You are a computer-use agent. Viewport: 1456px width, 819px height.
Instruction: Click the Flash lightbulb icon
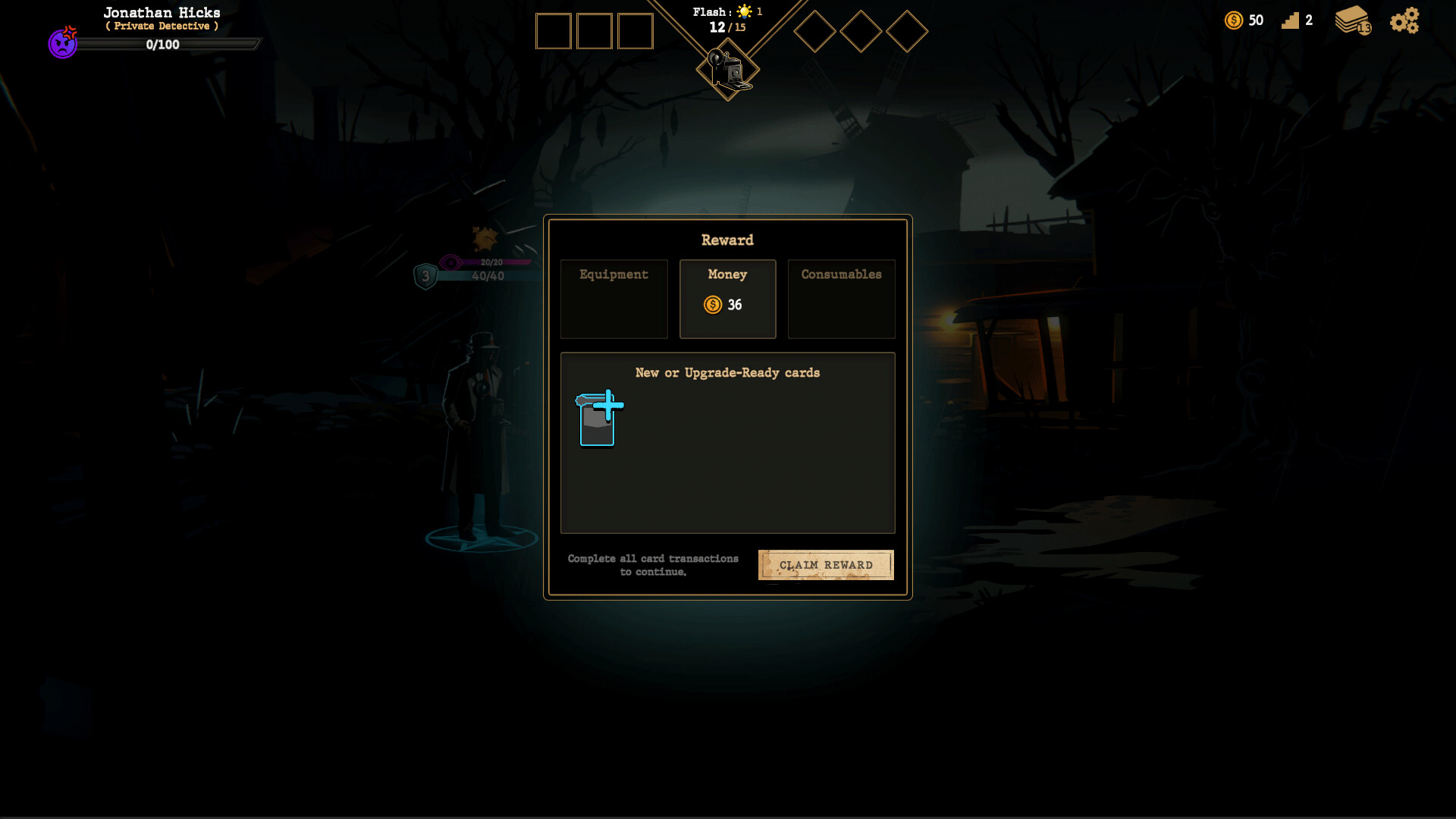pos(745,11)
